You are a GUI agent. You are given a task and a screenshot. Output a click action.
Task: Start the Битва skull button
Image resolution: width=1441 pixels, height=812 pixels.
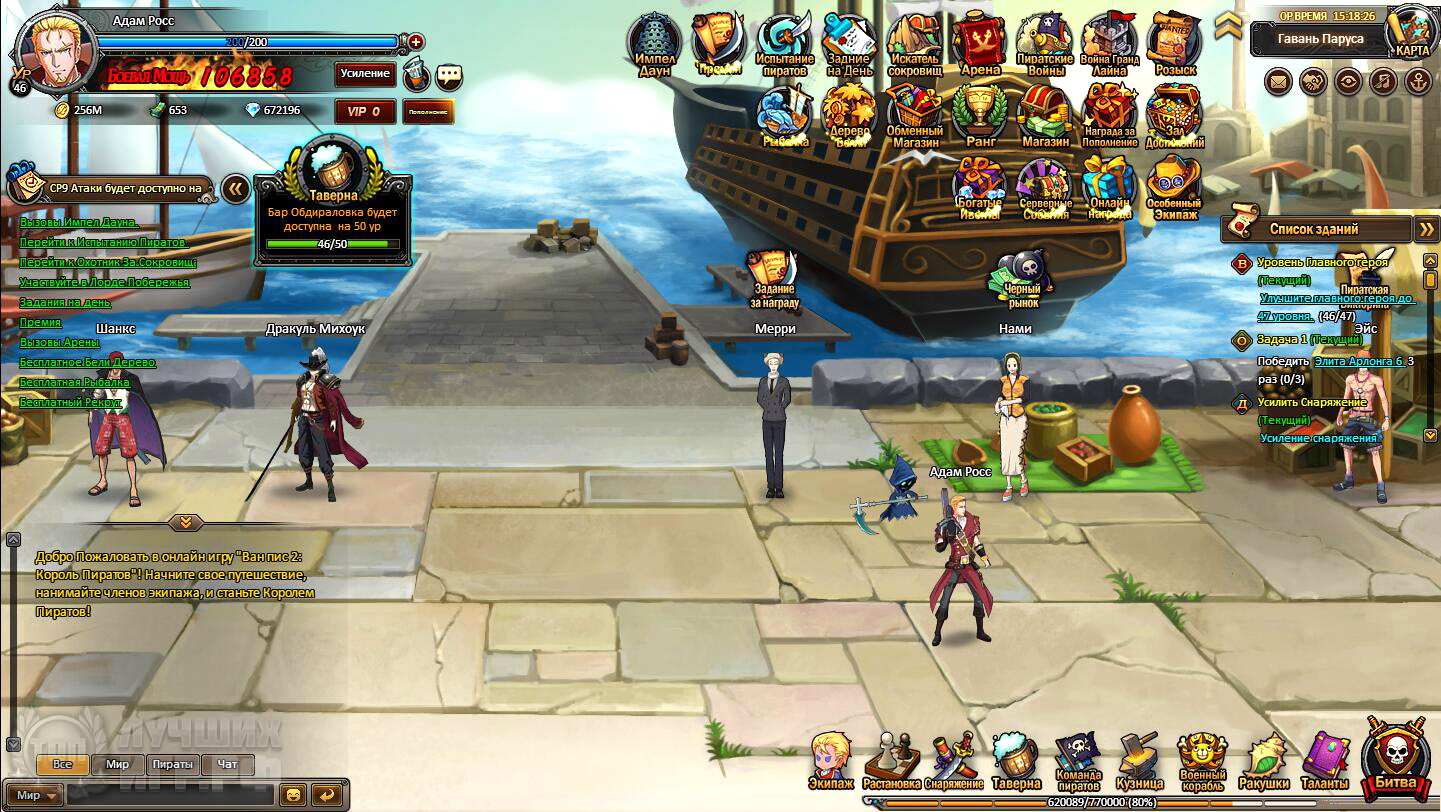point(1396,757)
